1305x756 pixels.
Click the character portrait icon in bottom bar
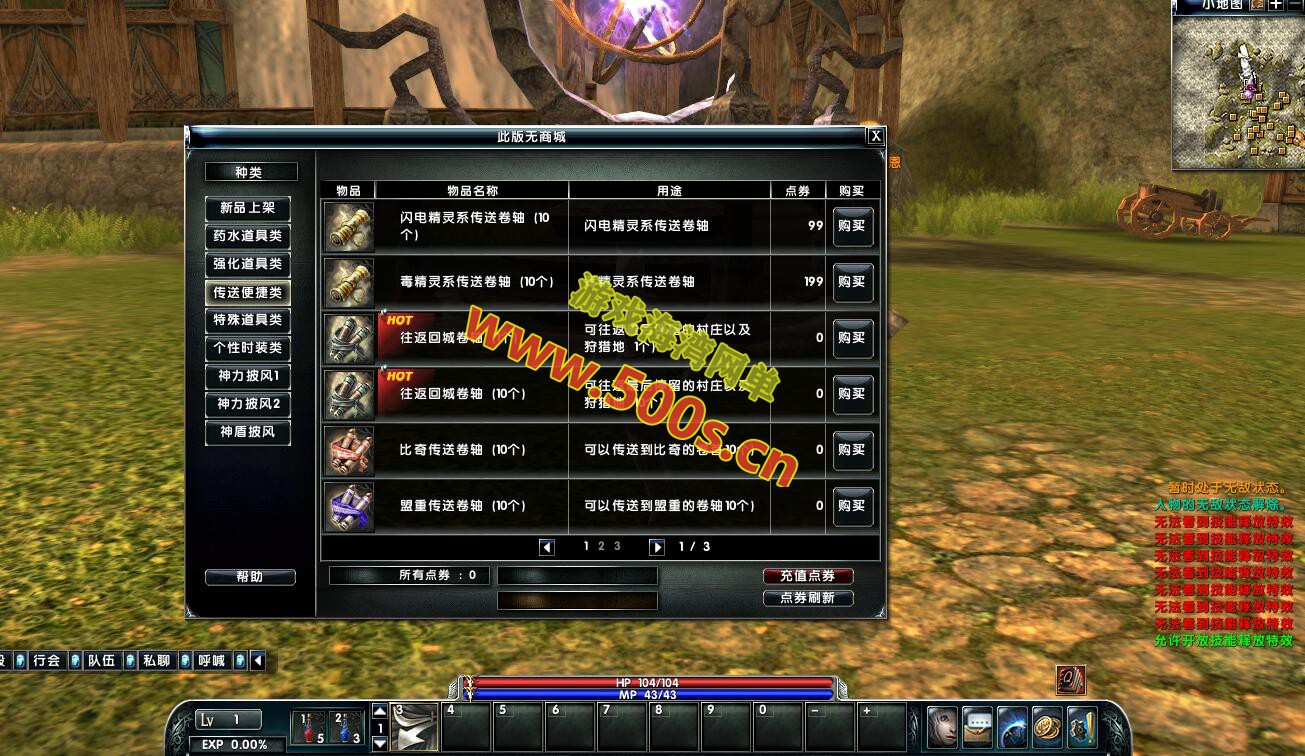(x=942, y=728)
